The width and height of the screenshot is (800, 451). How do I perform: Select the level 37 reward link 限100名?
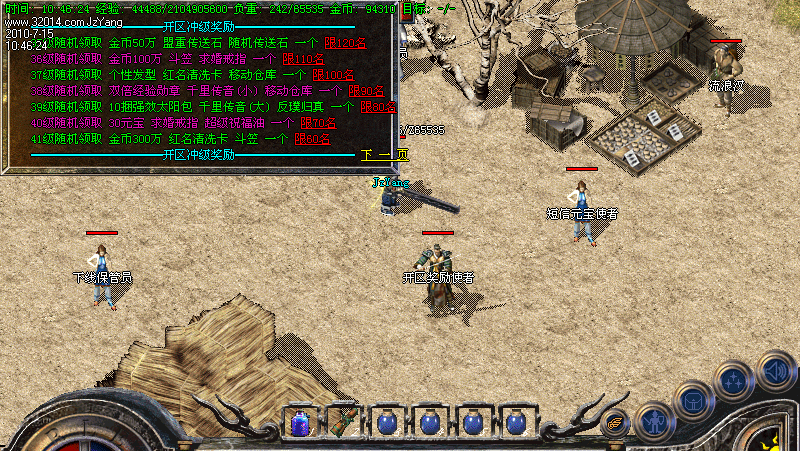pos(333,75)
